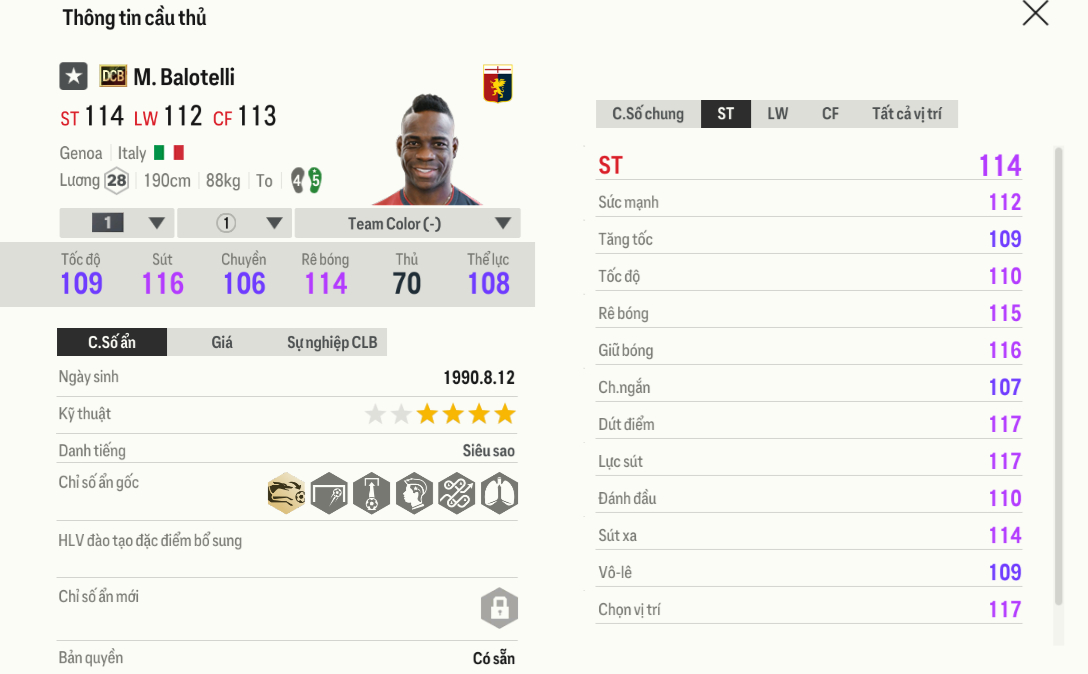View the Tất cả vị trí tab
The image size is (1088, 674).
coord(906,114)
